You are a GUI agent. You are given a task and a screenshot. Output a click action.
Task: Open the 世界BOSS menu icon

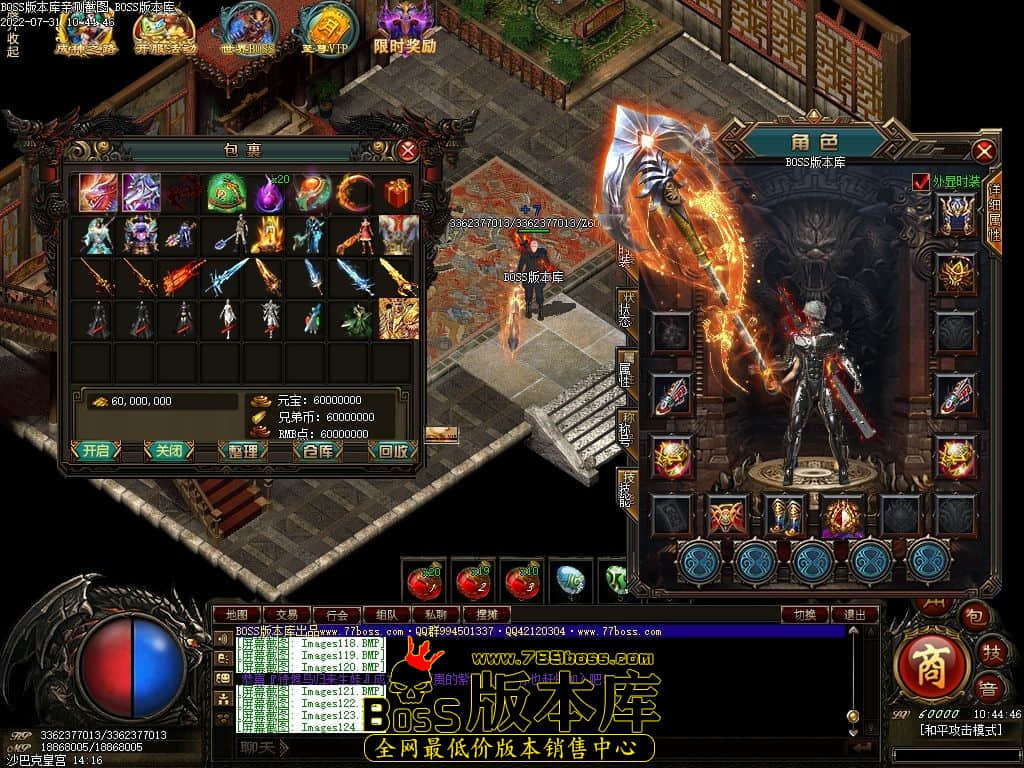pyautogui.click(x=247, y=29)
